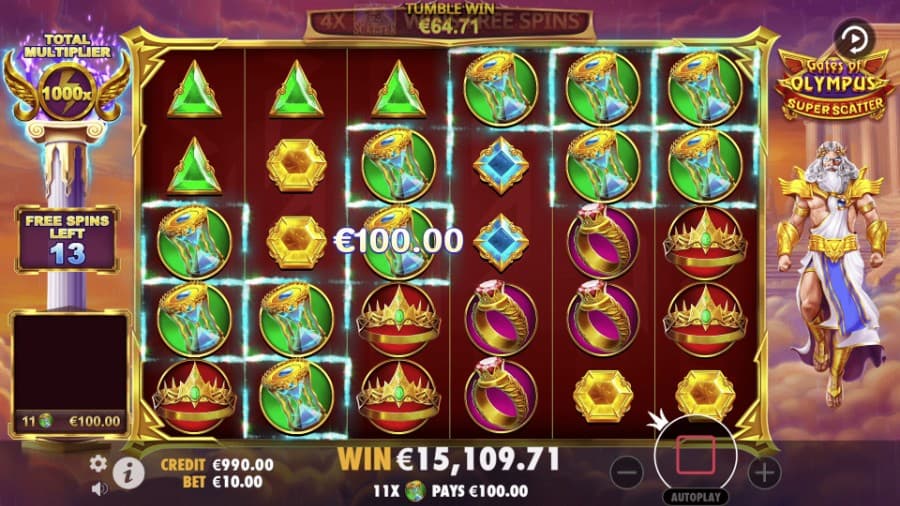This screenshot has width=900, height=506.
Task: Open the Autoplay options
Action: point(695,496)
